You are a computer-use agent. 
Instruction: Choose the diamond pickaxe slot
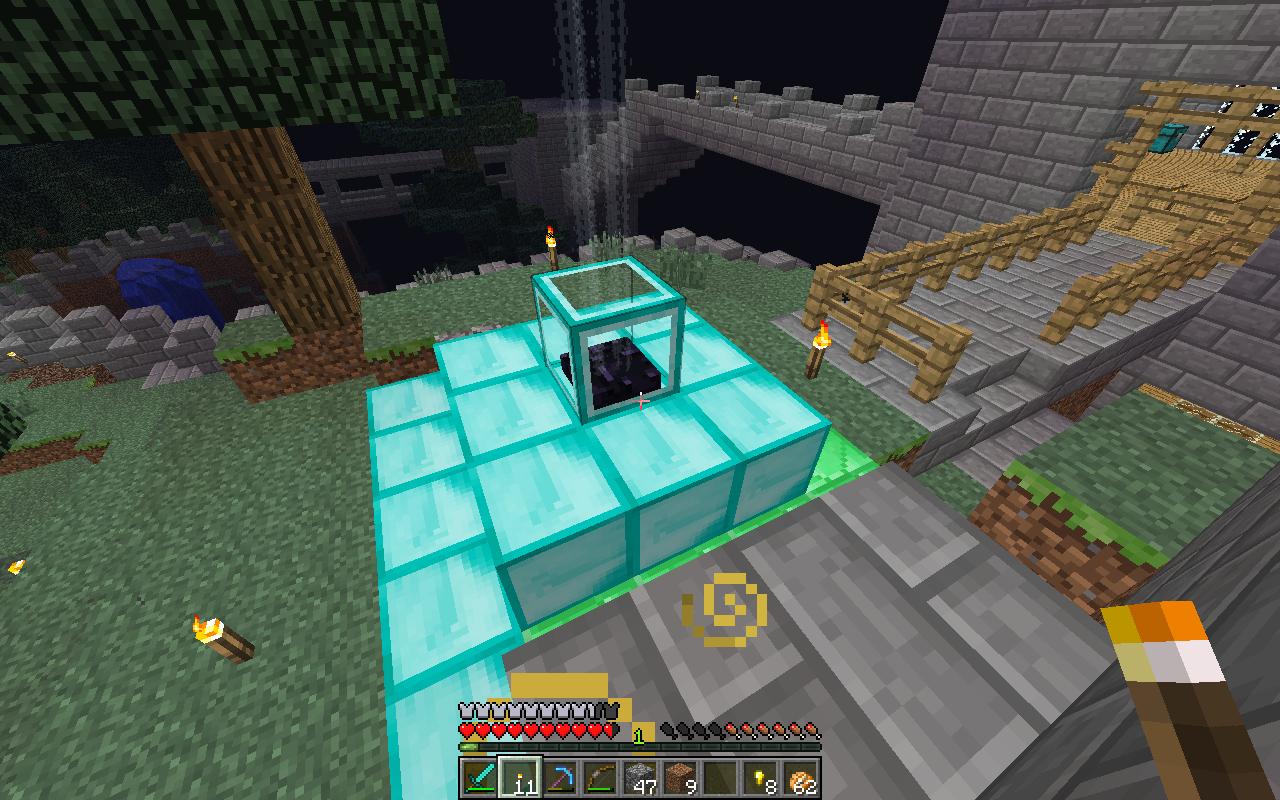coord(558,777)
